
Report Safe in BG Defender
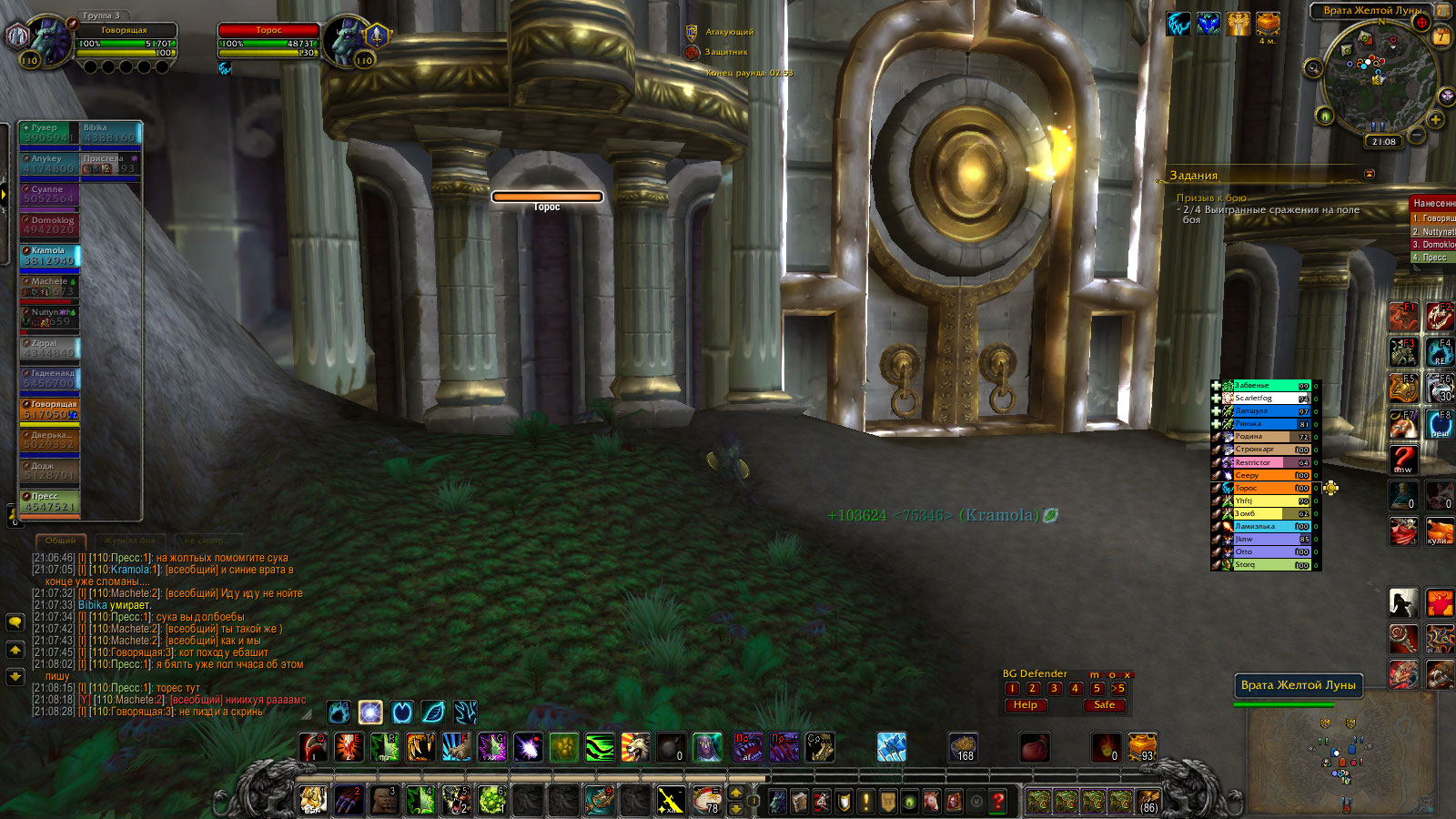click(x=1104, y=705)
